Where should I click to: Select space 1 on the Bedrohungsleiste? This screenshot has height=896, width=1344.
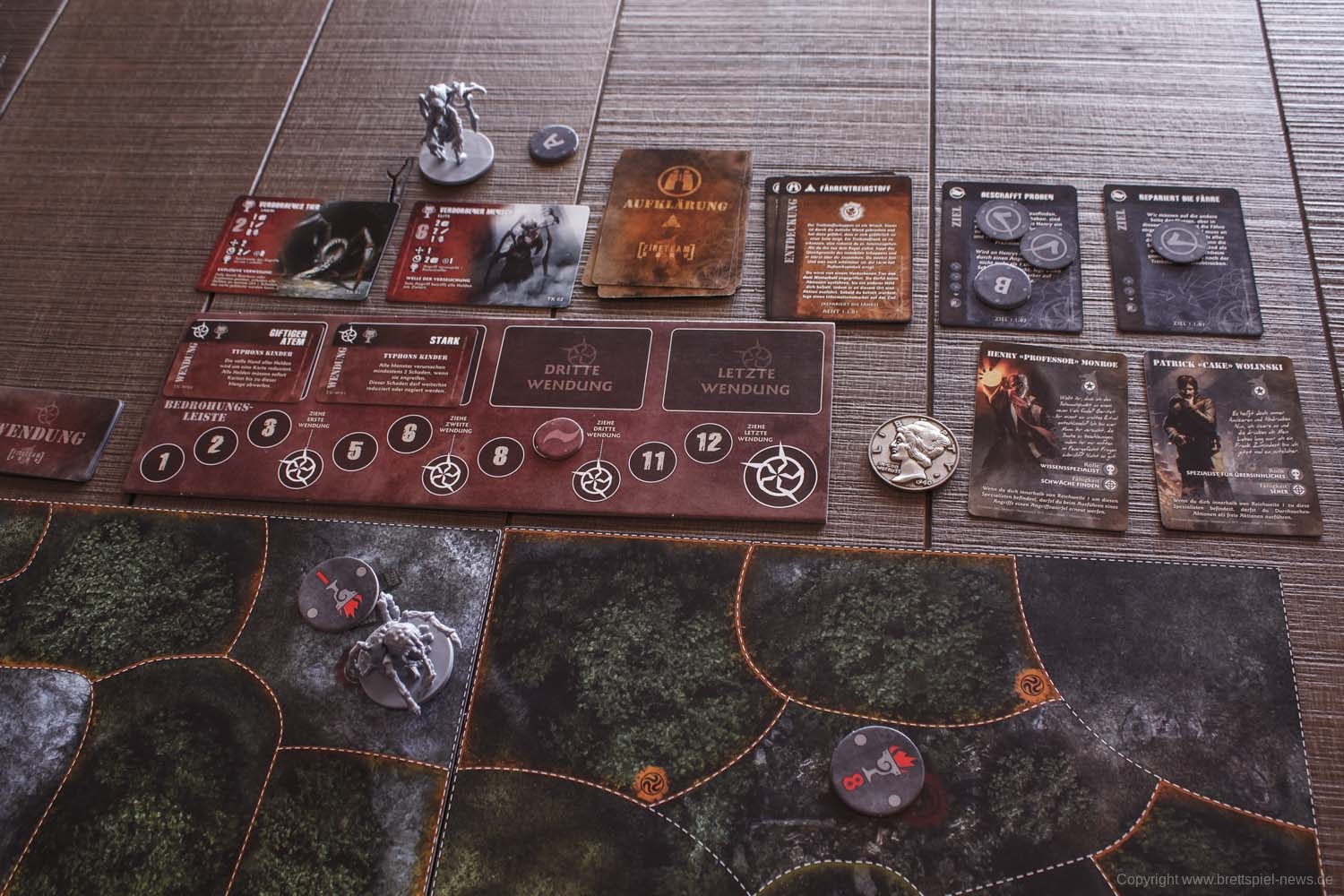pyautogui.click(x=161, y=463)
